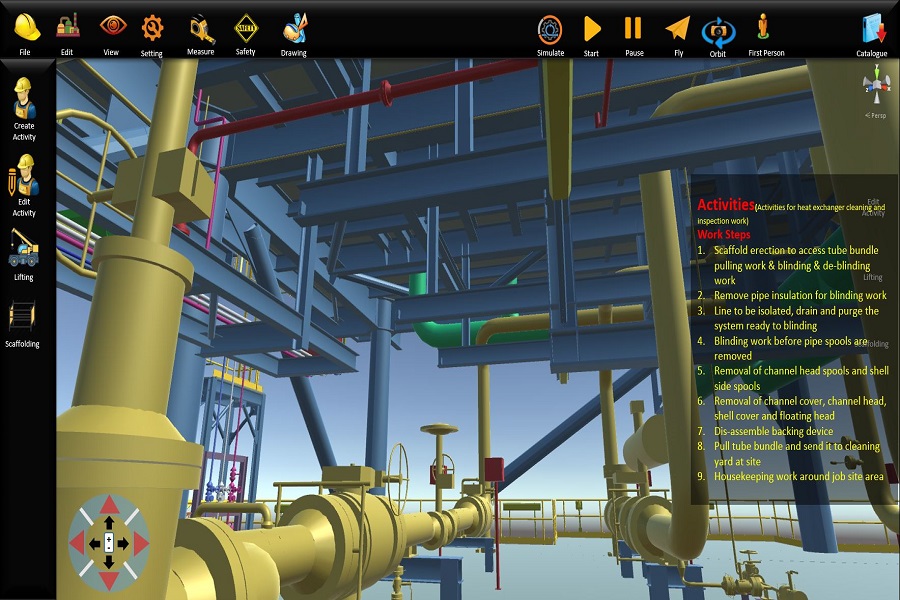Open the Catalogue
This screenshot has width=900, height=600.
872,30
